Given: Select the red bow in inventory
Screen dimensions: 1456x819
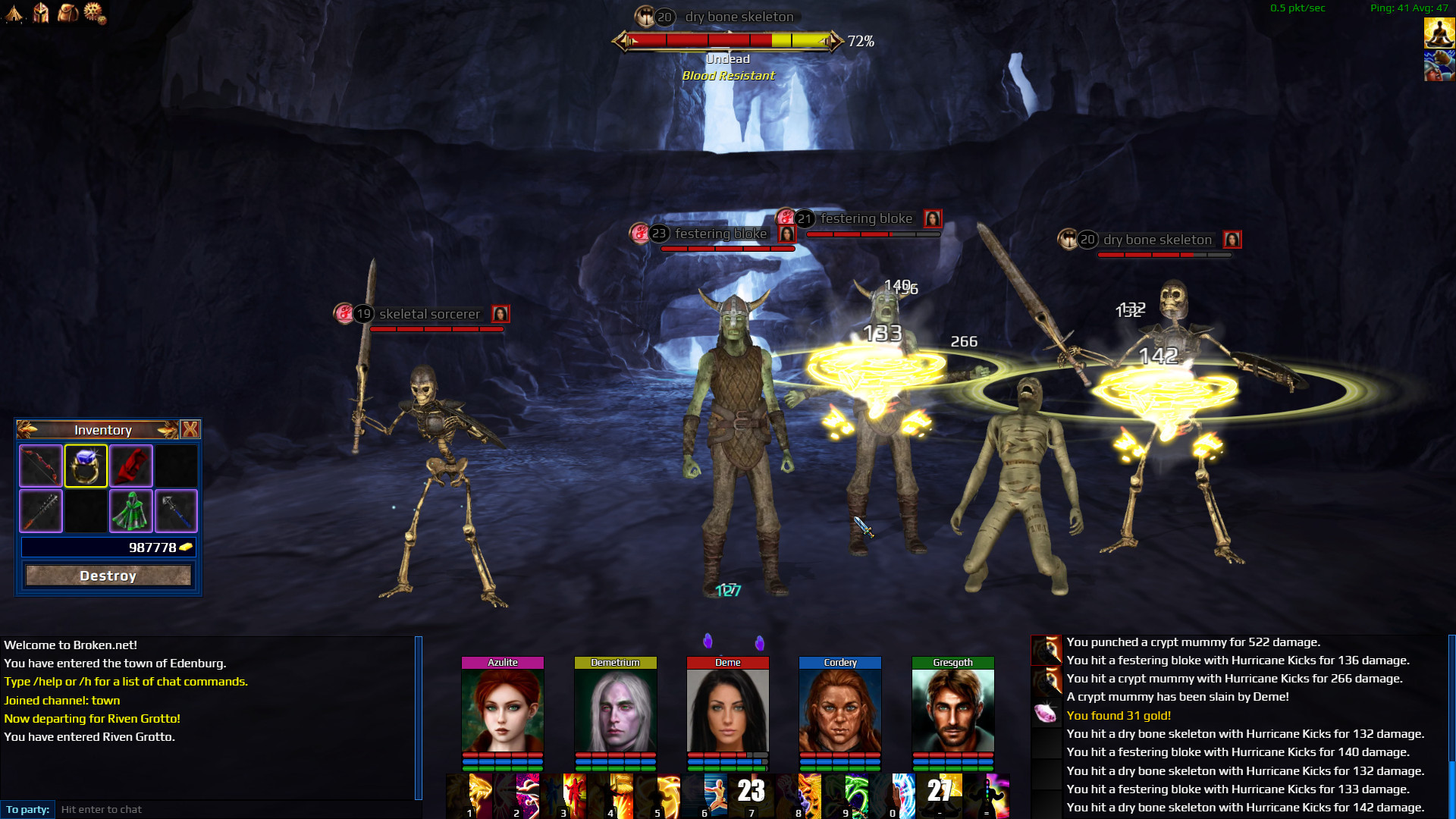Looking at the screenshot, I should [41, 466].
